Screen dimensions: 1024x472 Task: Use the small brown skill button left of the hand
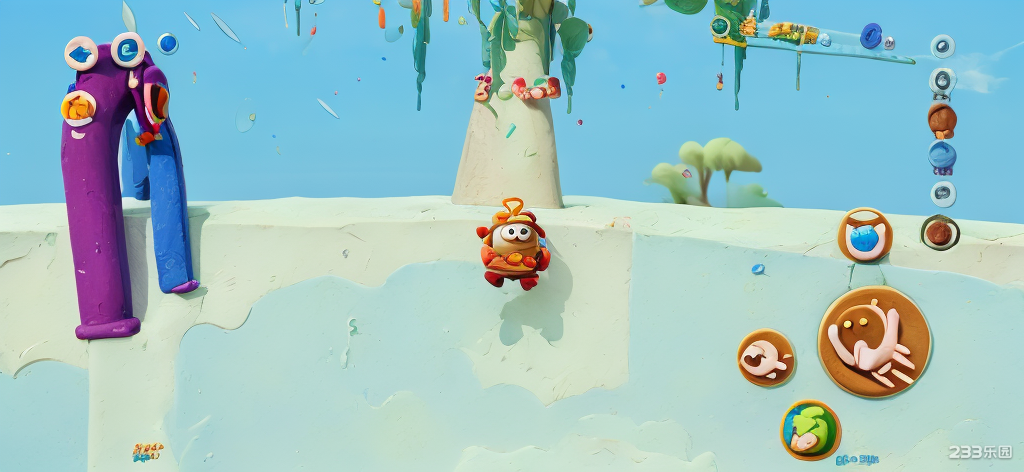click(766, 357)
